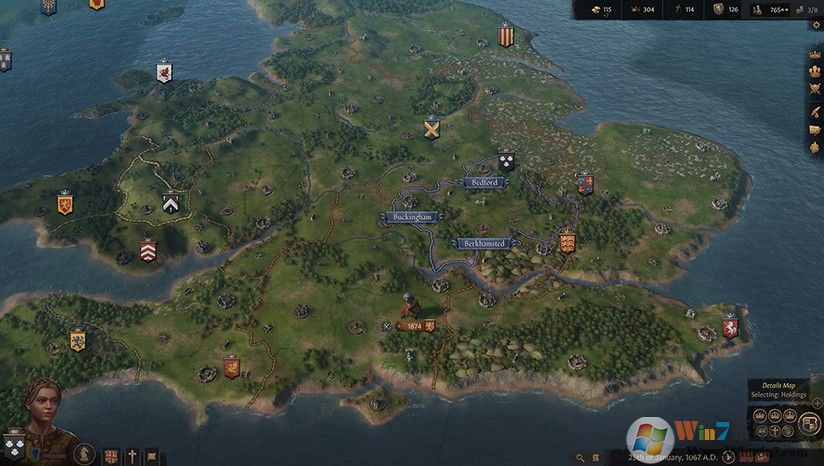Open the dagger intrigue menu in sidebar

point(815,111)
